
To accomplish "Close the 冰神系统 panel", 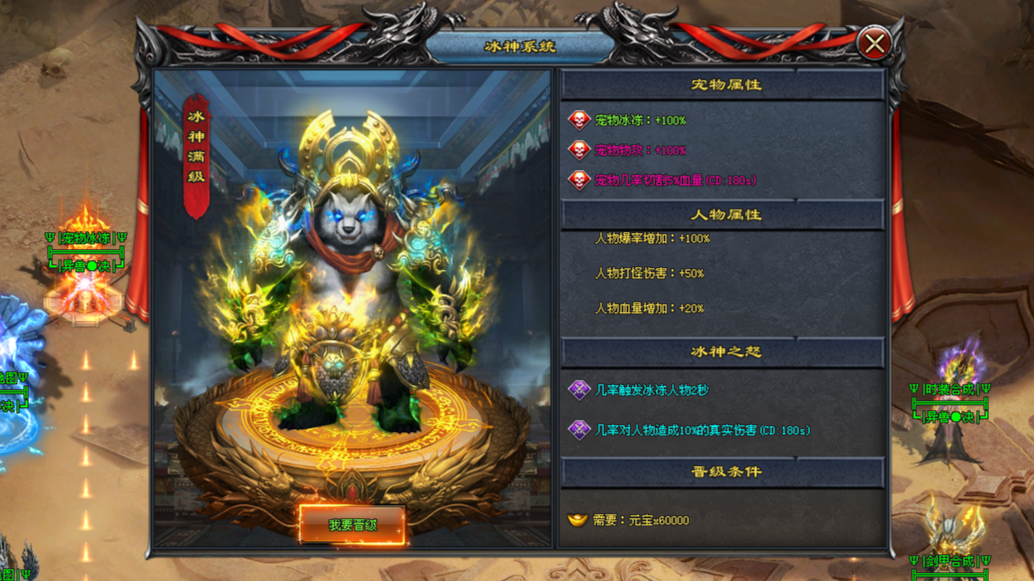I will click(x=873, y=44).
